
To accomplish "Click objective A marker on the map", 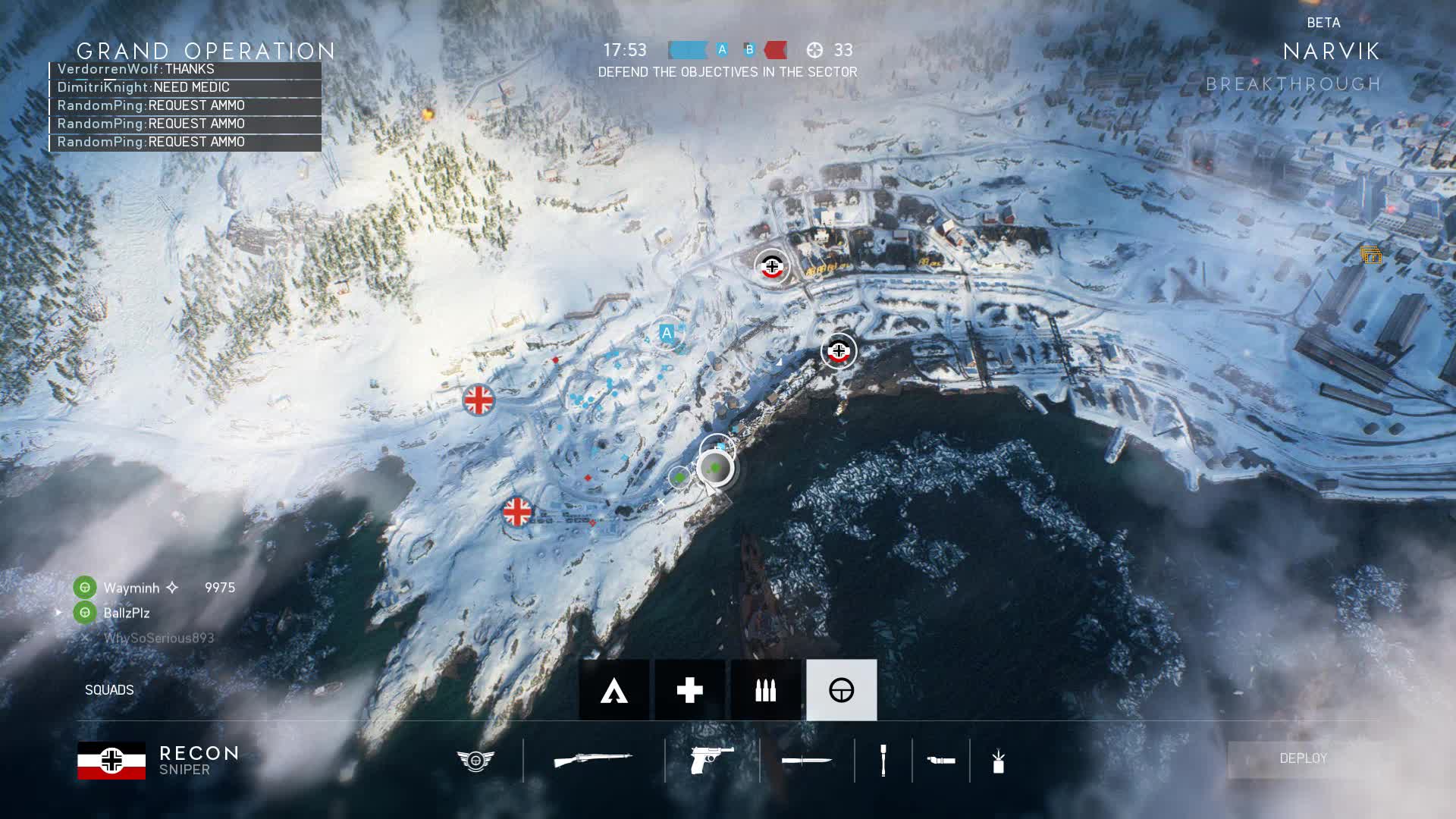I will [667, 333].
